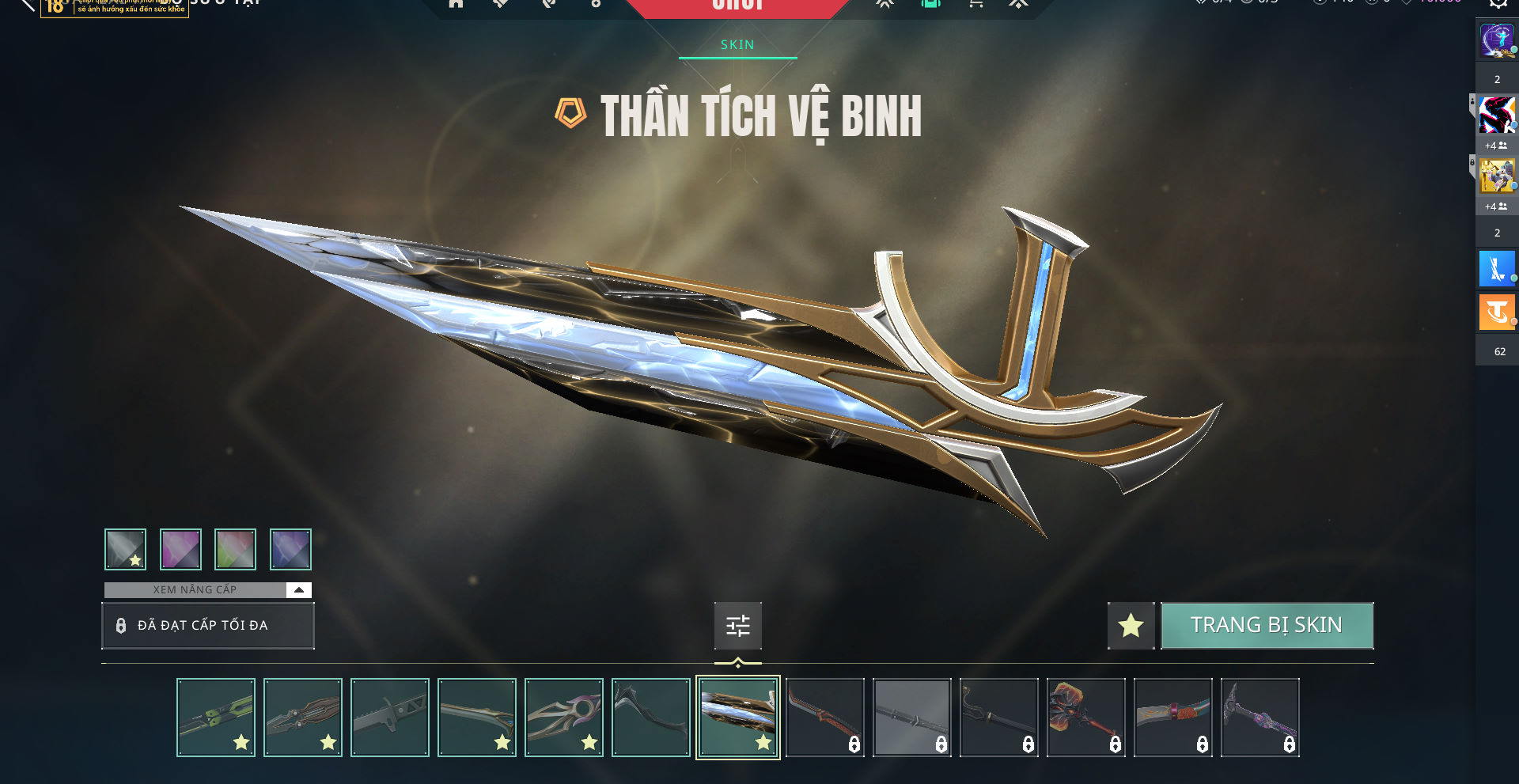Select the locked red flame axe thumbnail

tap(1086, 718)
